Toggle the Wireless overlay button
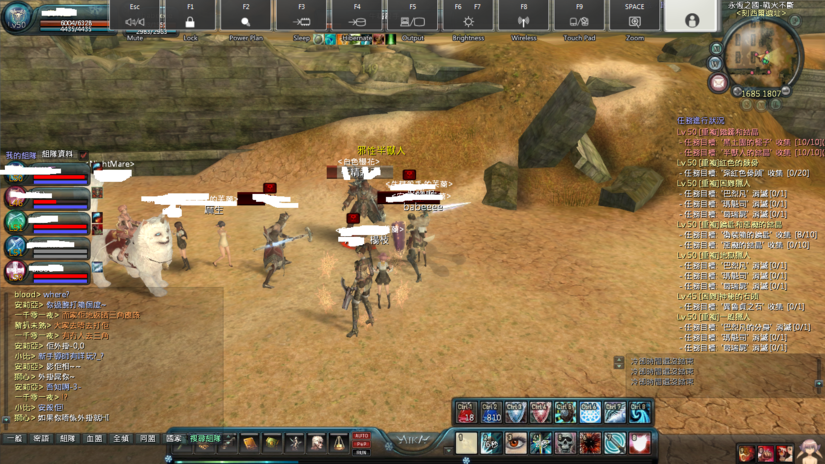 click(523, 22)
